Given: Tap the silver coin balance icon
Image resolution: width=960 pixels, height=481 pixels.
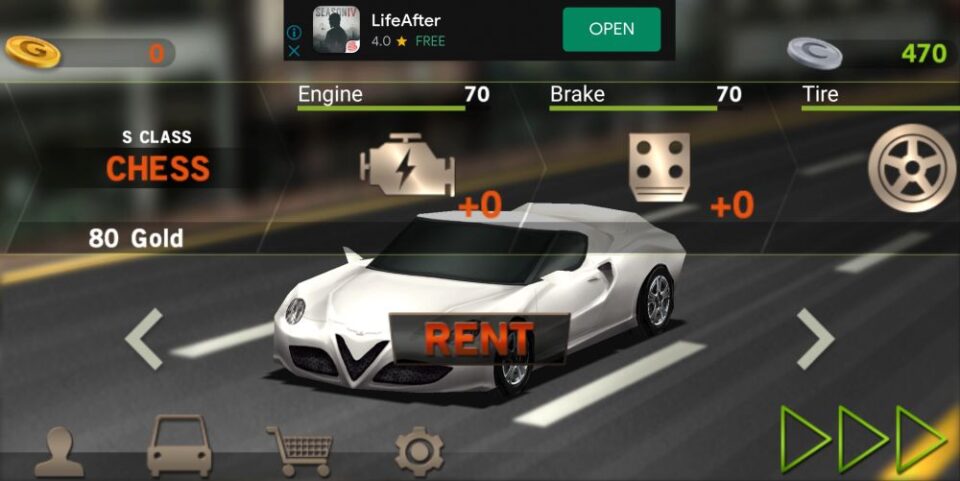Looking at the screenshot, I should [x=814, y=52].
